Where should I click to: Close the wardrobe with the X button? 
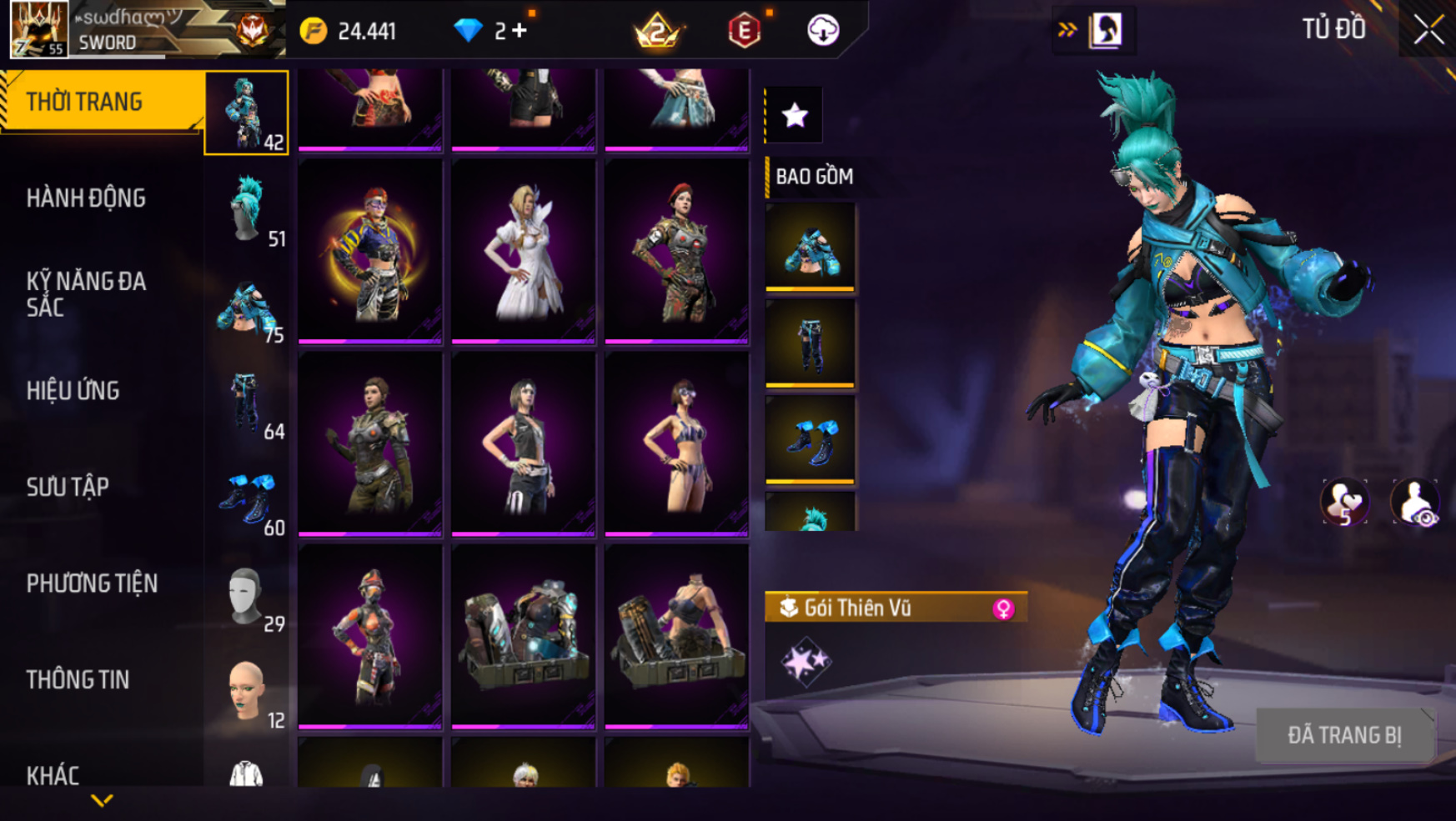[x=1428, y=30]
